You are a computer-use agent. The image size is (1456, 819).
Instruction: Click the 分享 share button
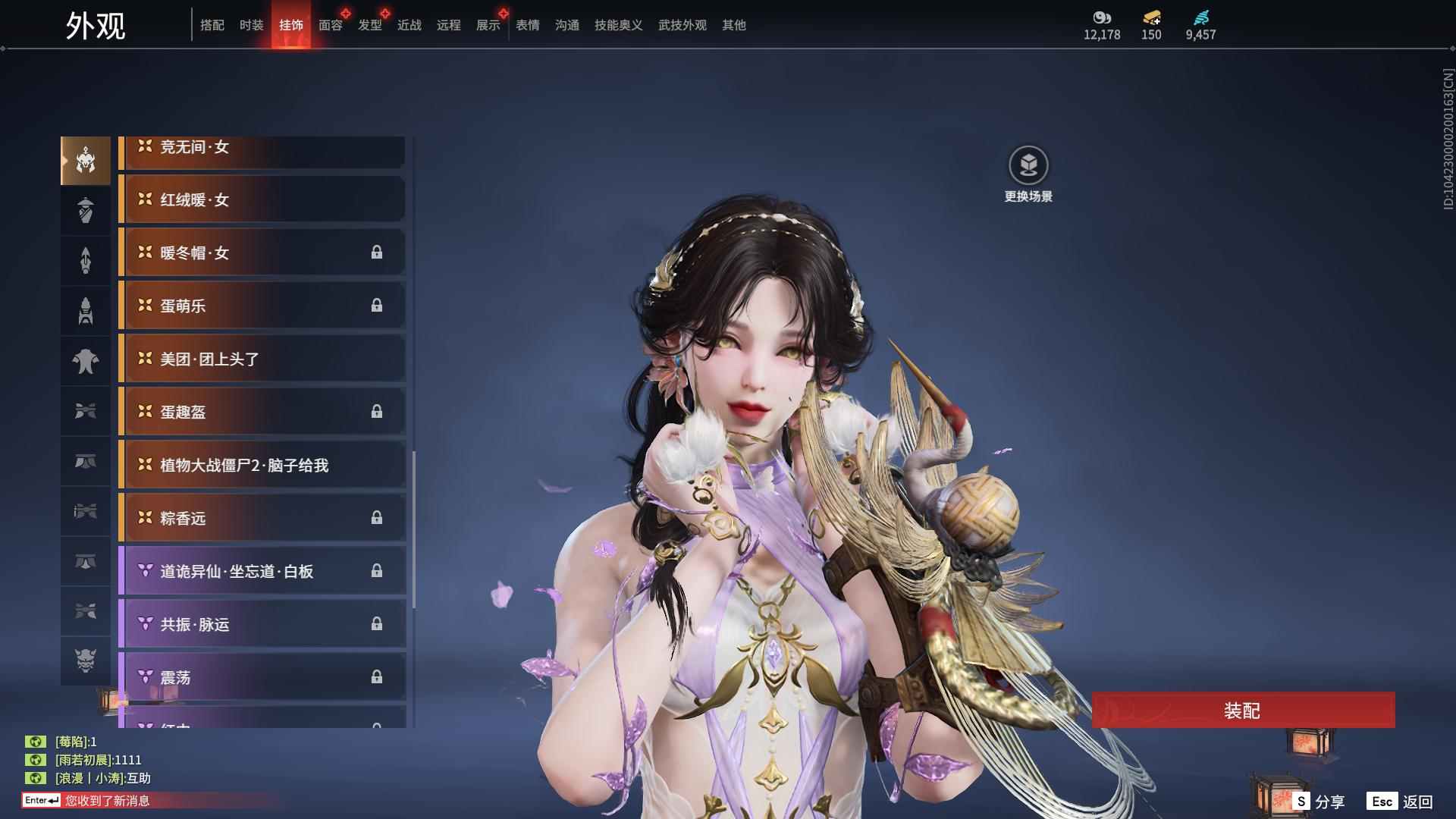click(1319, 802)
